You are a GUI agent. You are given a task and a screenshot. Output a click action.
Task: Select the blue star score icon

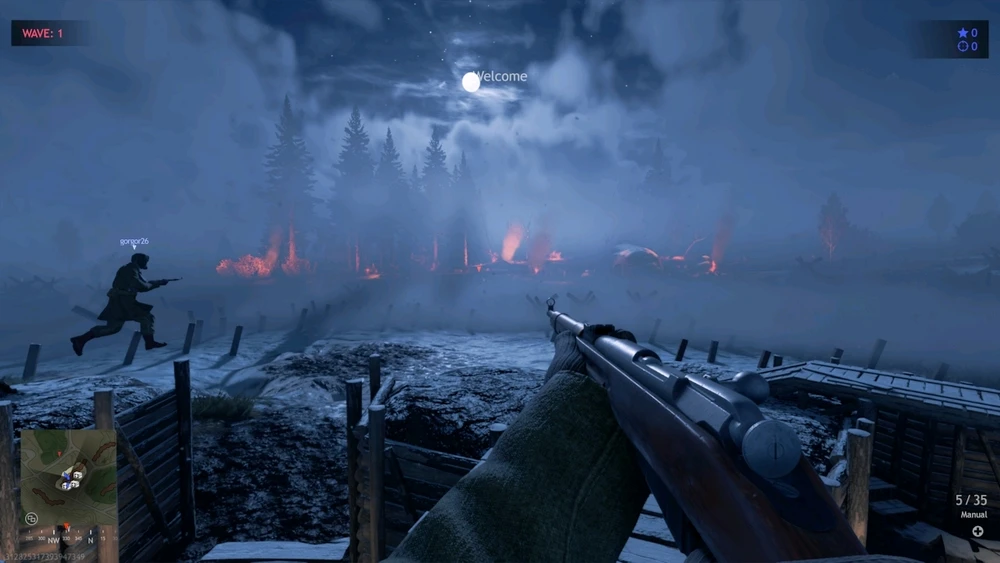(x=962, y=33)
